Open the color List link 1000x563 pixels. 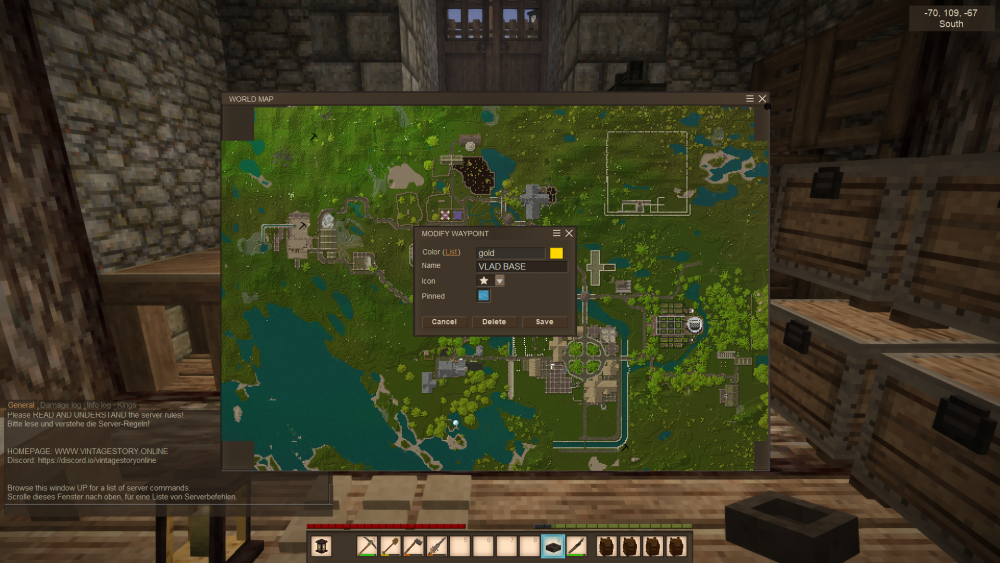tap(452, 253)
